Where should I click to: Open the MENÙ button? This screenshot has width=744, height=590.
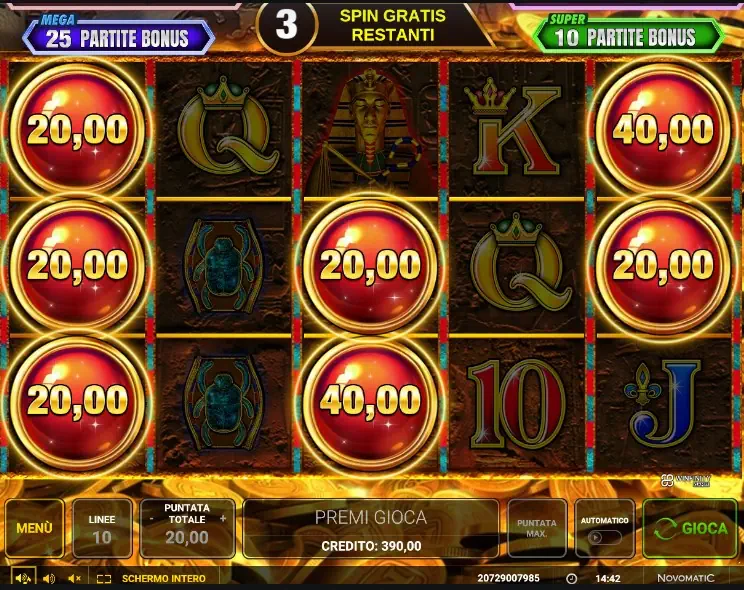pos(34,528)
